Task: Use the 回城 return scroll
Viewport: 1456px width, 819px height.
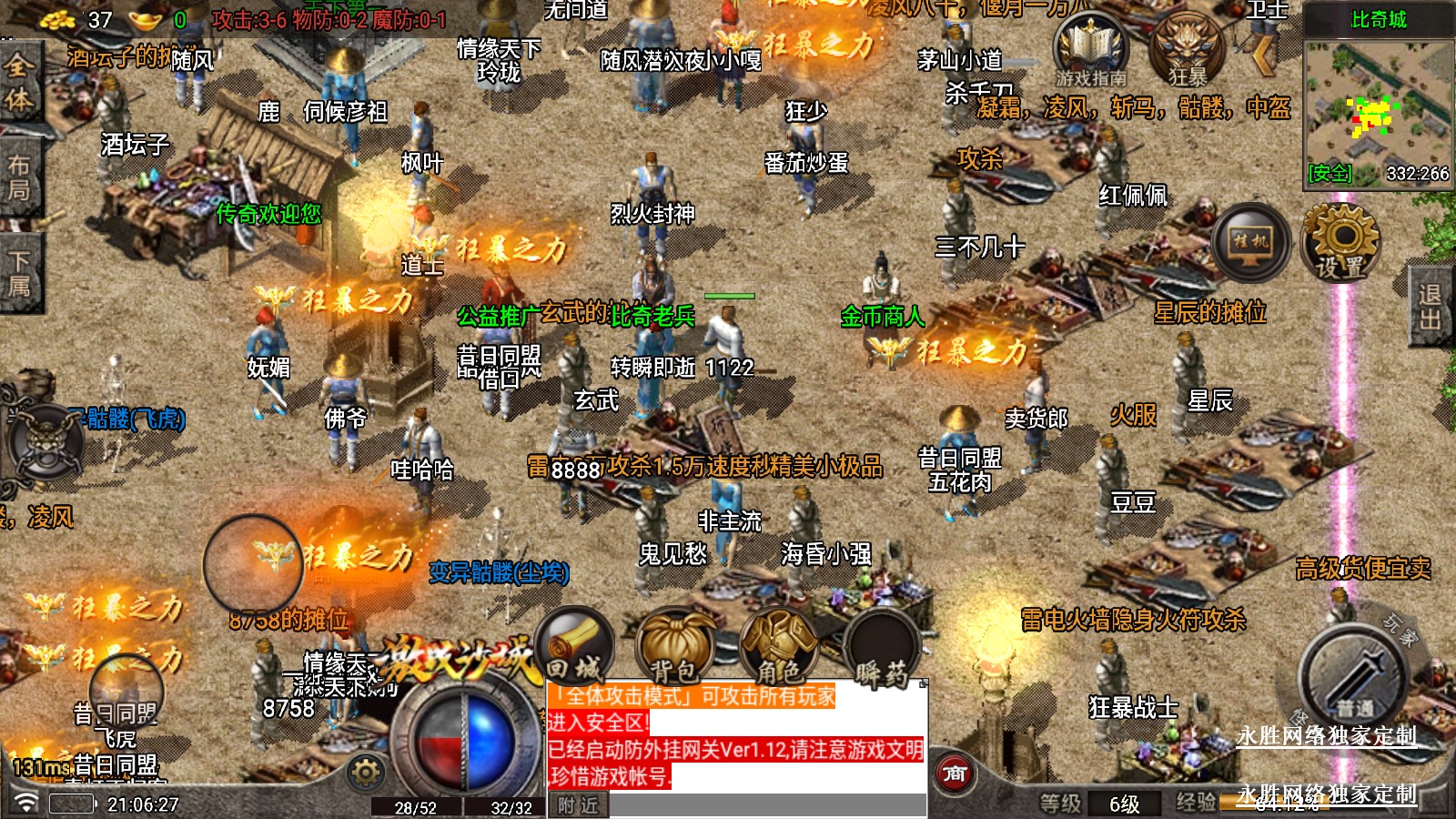Action: click(x=575, y=648)
